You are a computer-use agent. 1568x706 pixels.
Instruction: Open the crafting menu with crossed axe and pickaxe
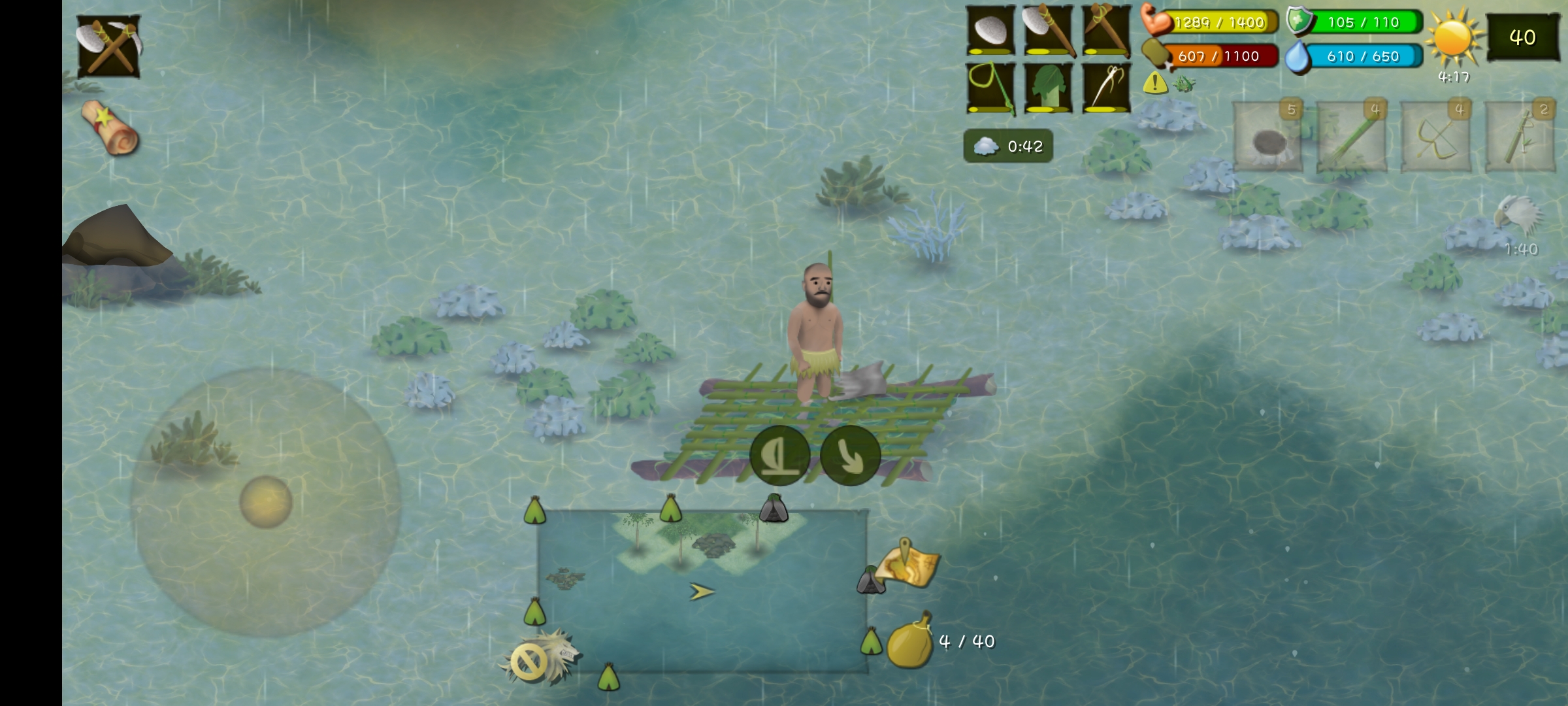click(108, 46)
